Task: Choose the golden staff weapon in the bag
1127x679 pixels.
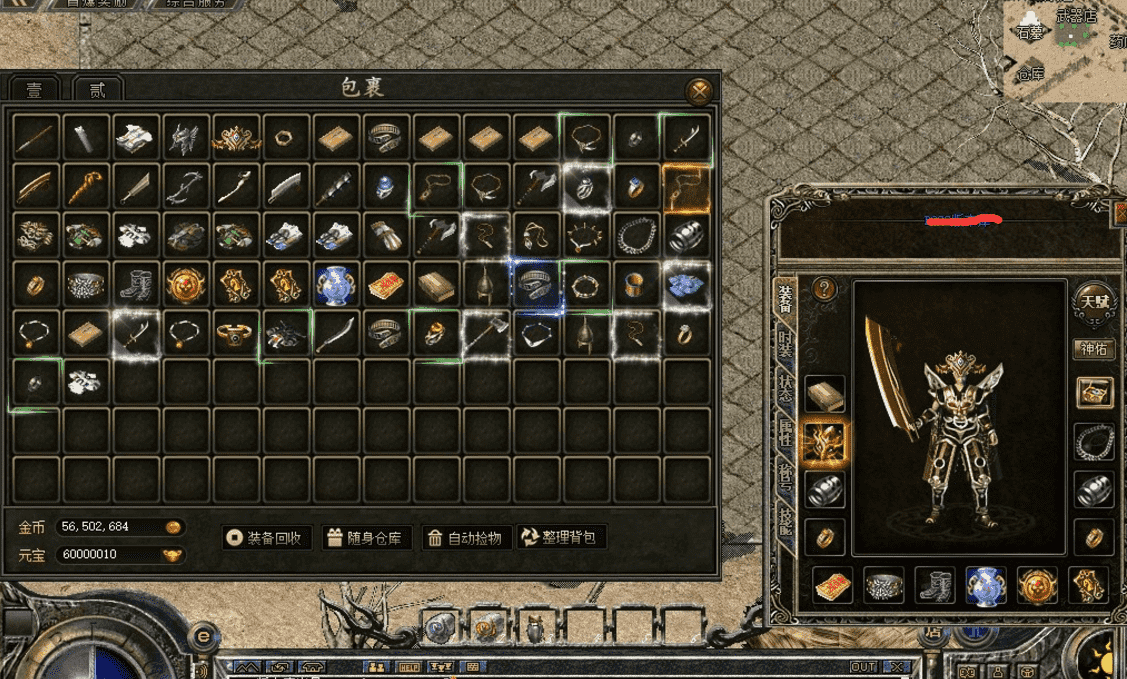Action: click(x=87, y=188)
